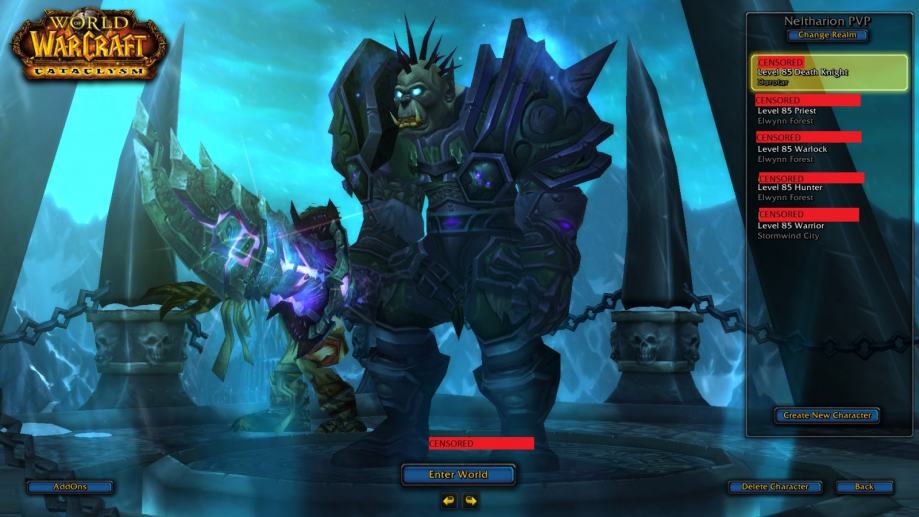
Task: Go back with the Back button
Action: tap(864, 487)
